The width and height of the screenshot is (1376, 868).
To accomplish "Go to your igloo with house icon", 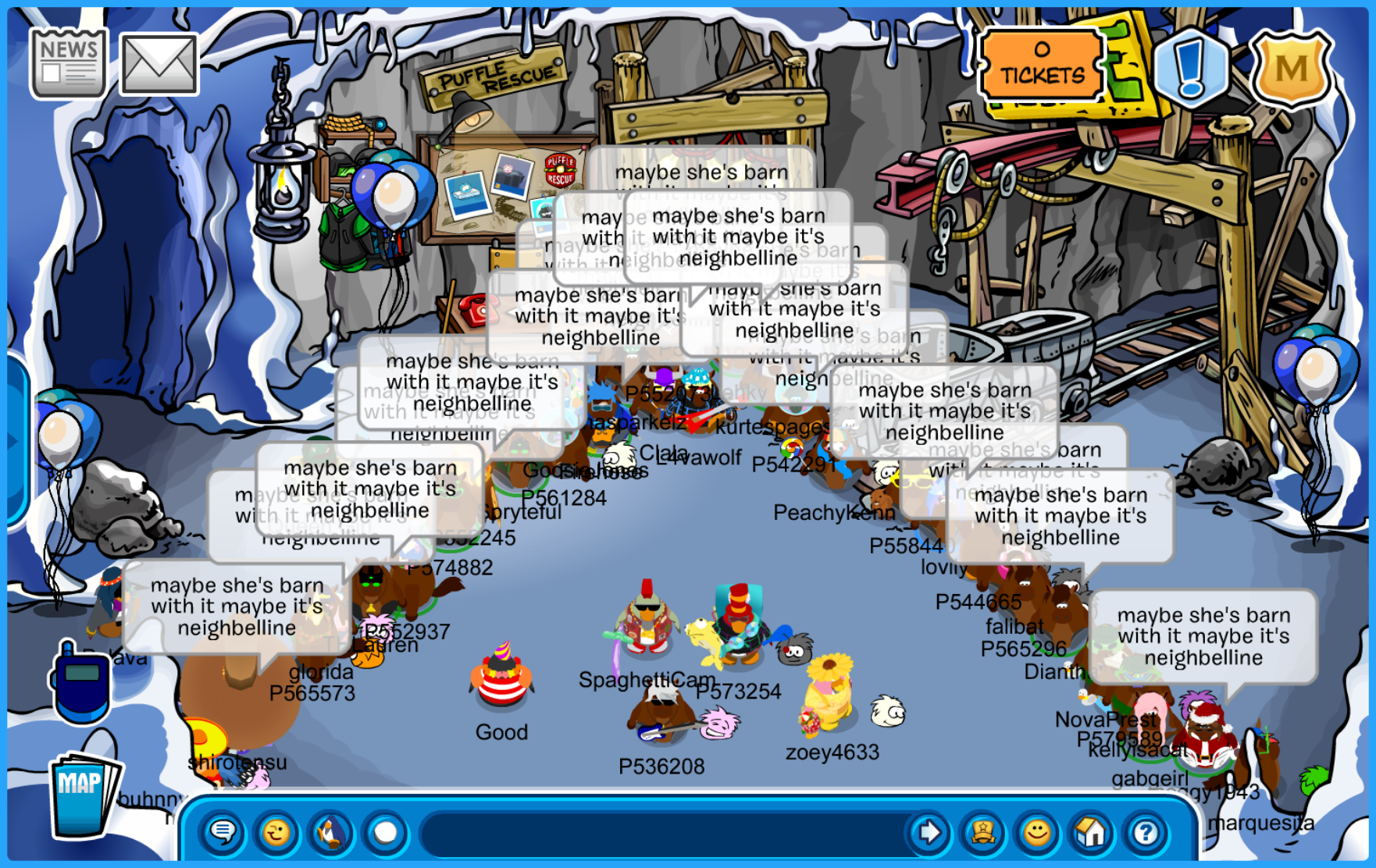I will click(x=1091, y=833).
